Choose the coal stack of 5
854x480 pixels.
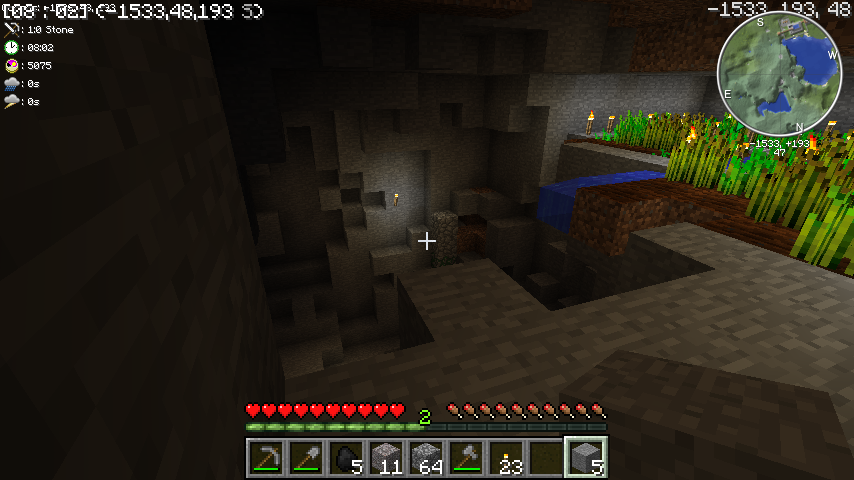(346, 458)
